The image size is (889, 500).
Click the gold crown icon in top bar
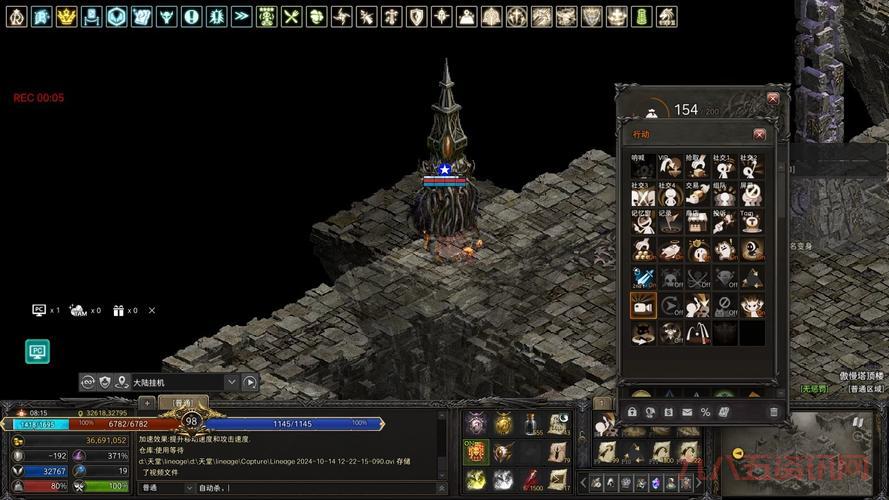[x=66, y=17]
